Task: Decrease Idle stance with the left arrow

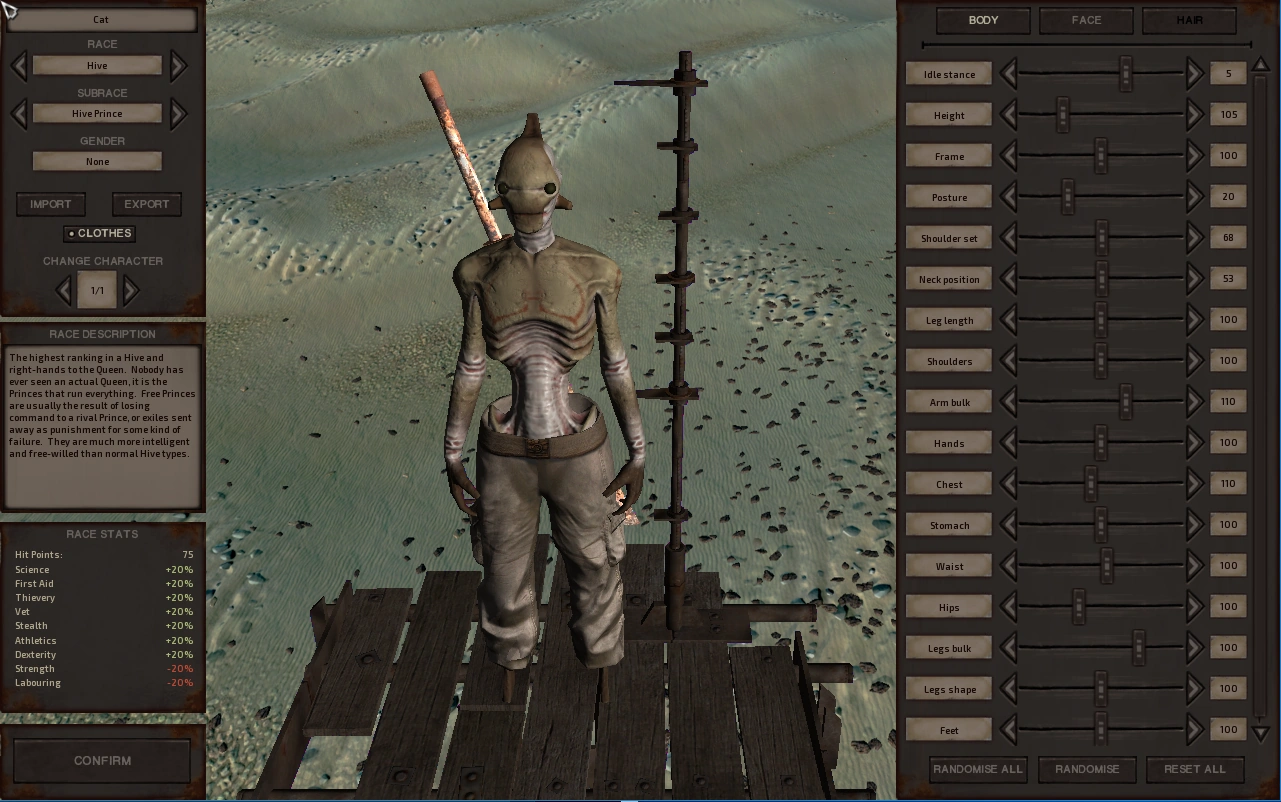Action: coord(1010,73)
